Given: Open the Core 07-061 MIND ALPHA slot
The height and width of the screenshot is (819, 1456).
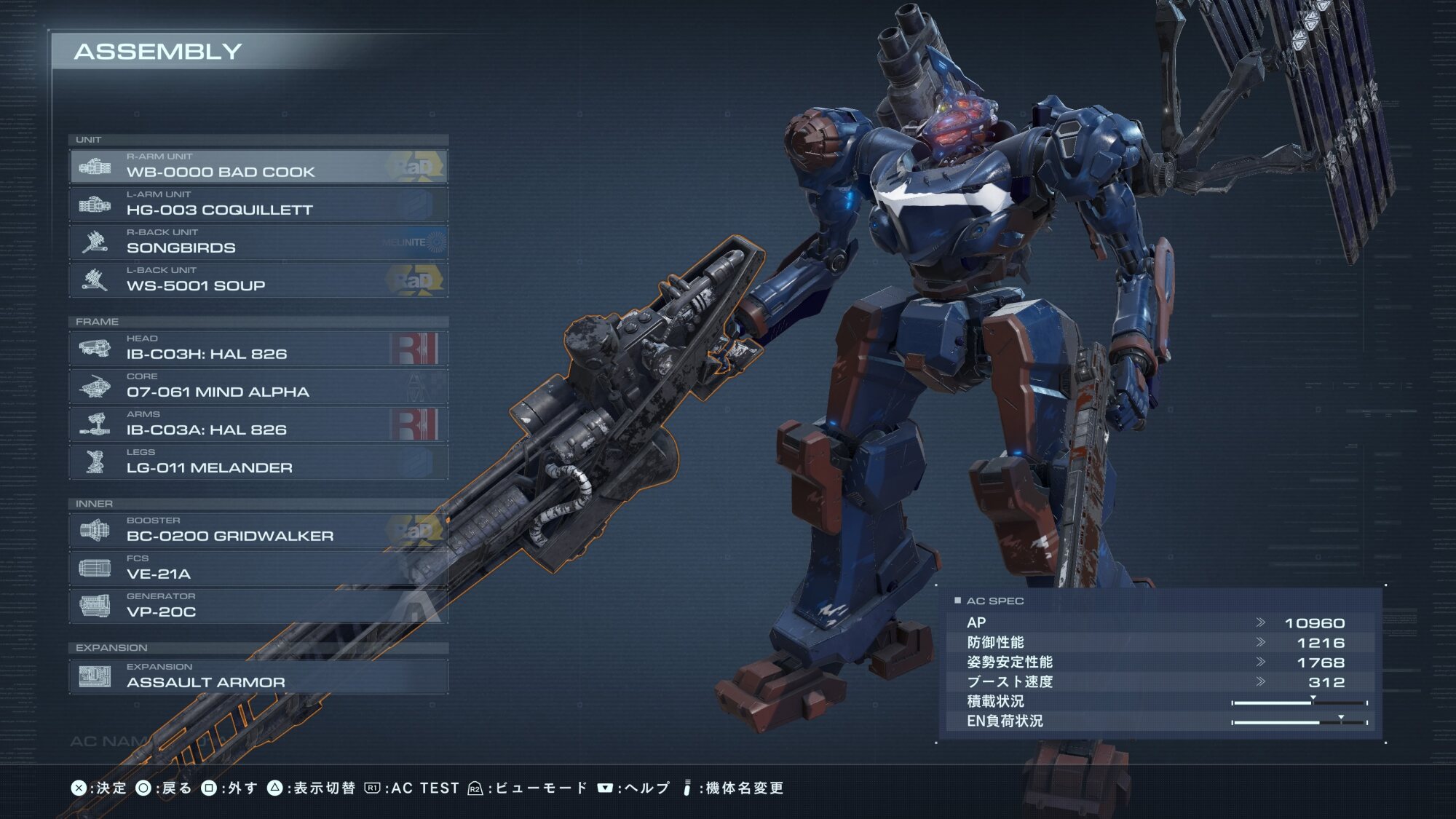Looking at the screenshot, I should [x=258, y=387].
